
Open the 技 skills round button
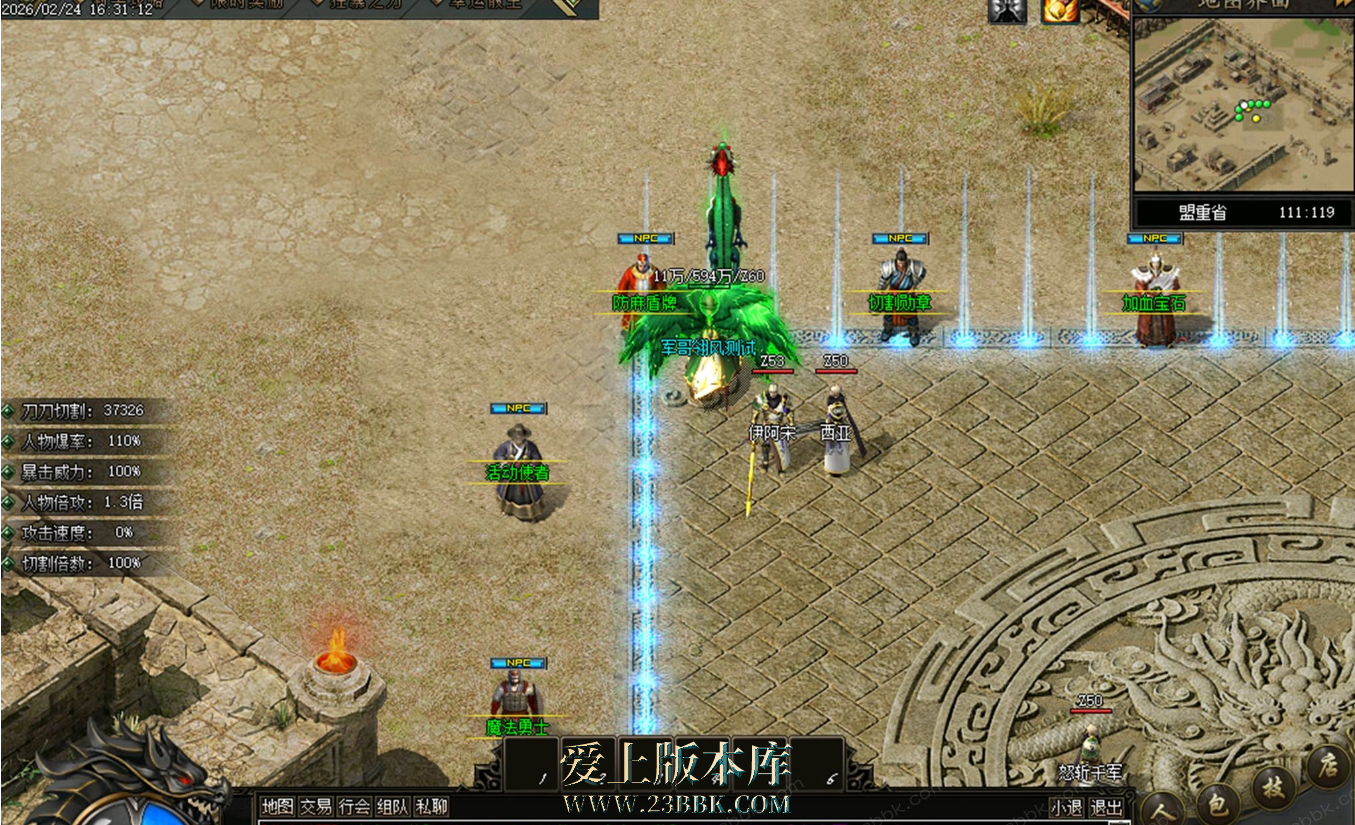point(1272,786)
